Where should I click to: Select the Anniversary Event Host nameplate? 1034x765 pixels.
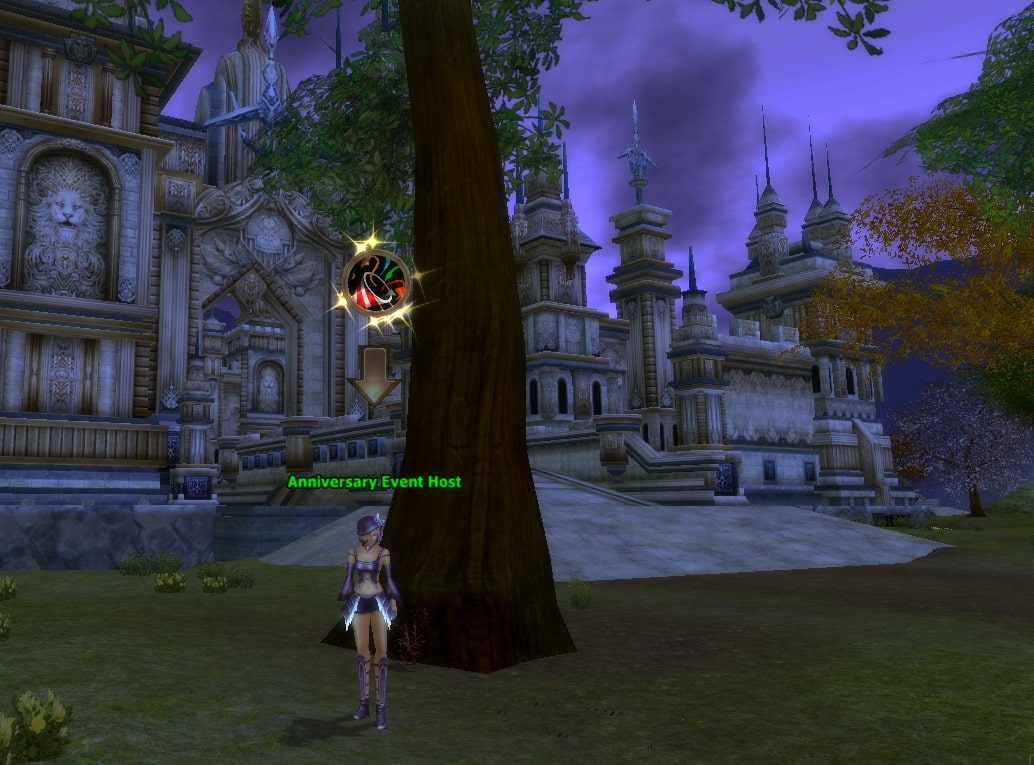coord(374,482)
